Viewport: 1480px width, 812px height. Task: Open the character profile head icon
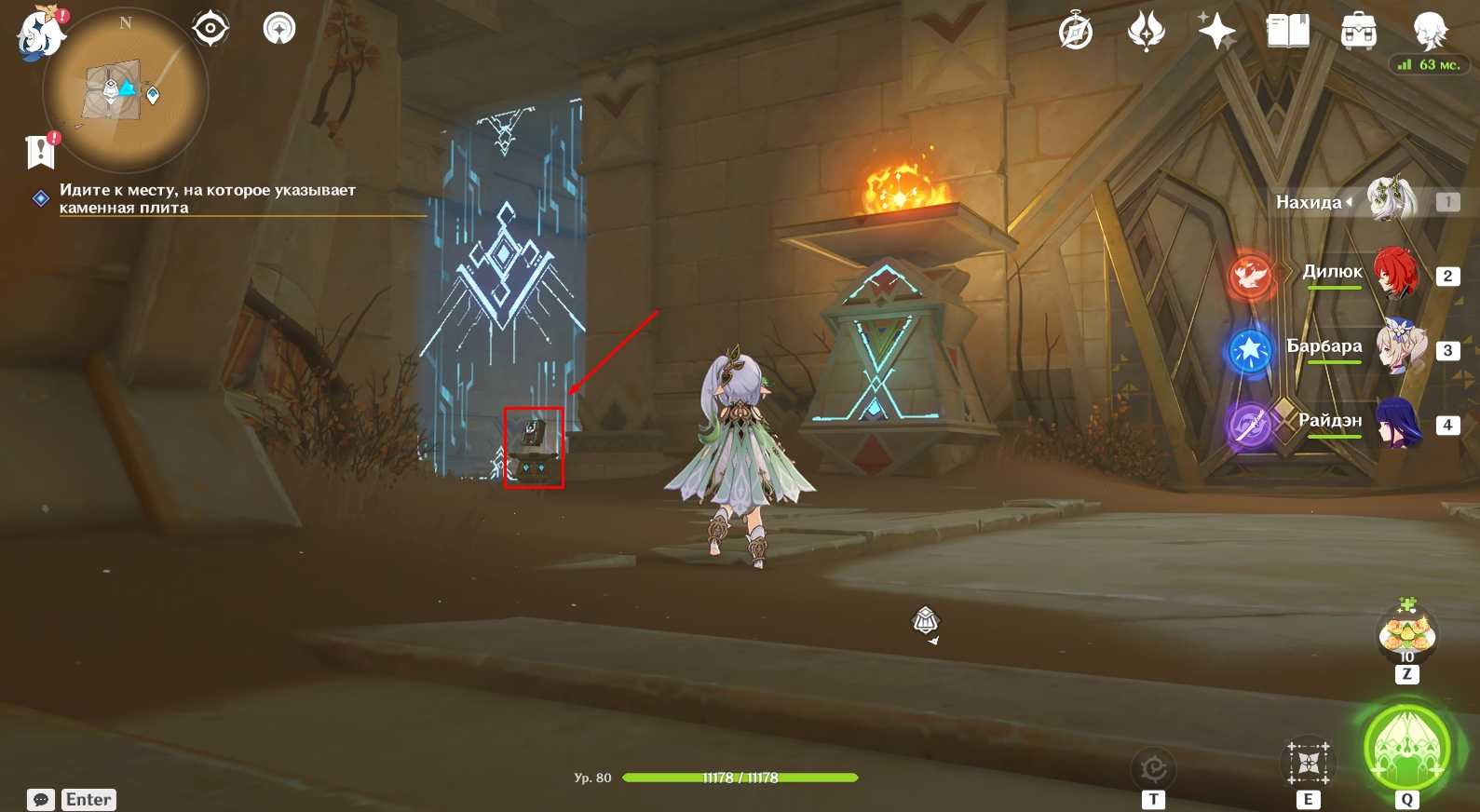pyautogui.click(x=1429, y=31)
